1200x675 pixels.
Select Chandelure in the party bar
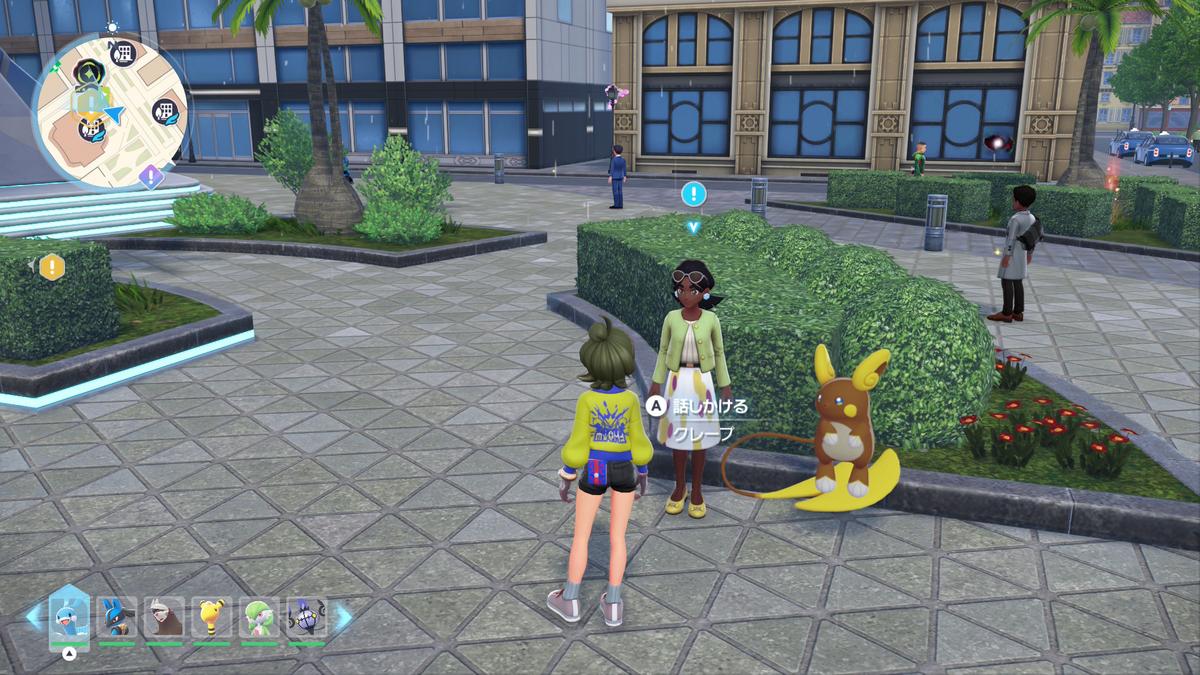[x=306, y=617]
